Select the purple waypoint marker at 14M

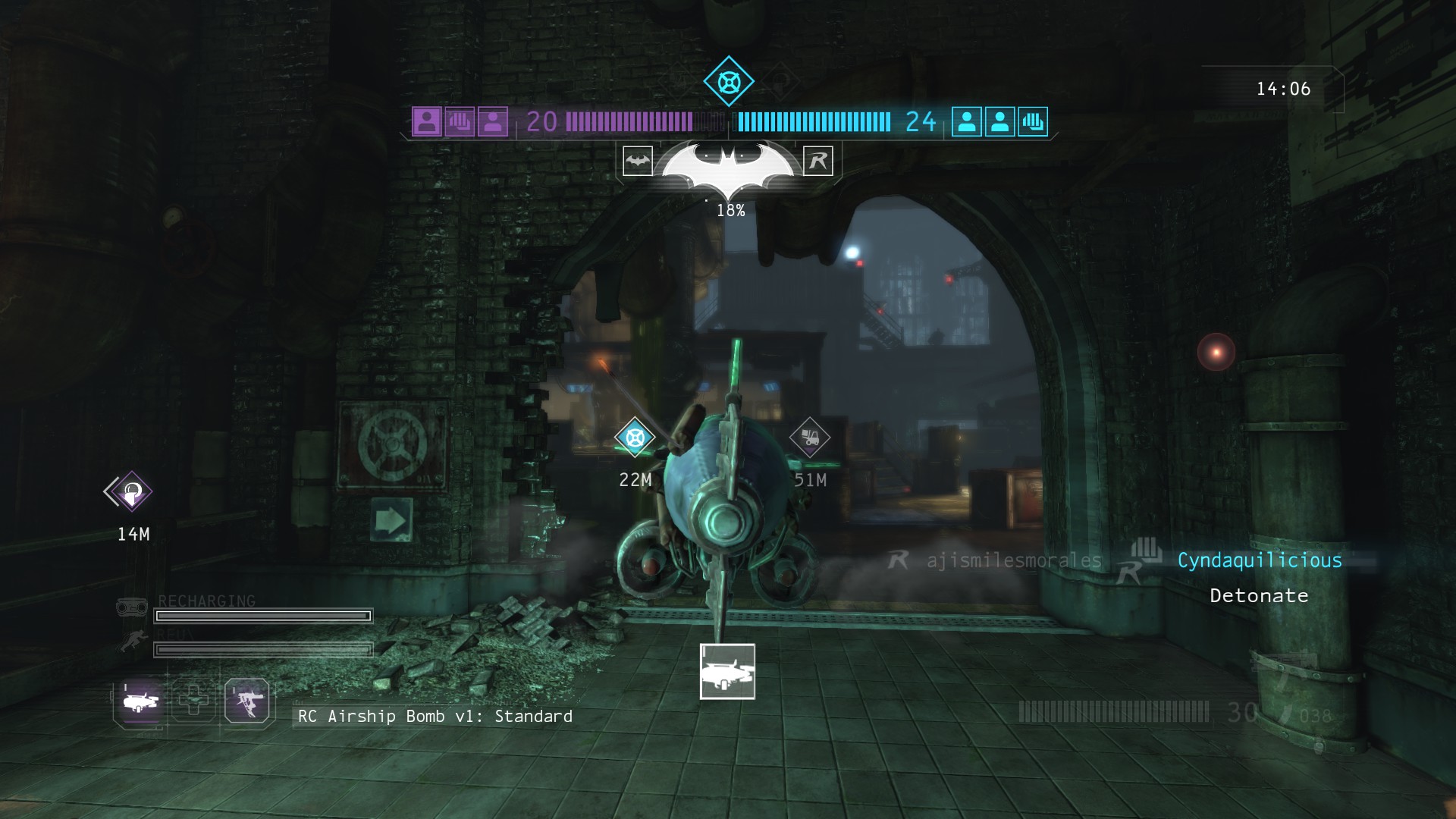click(x=132, y=492)
